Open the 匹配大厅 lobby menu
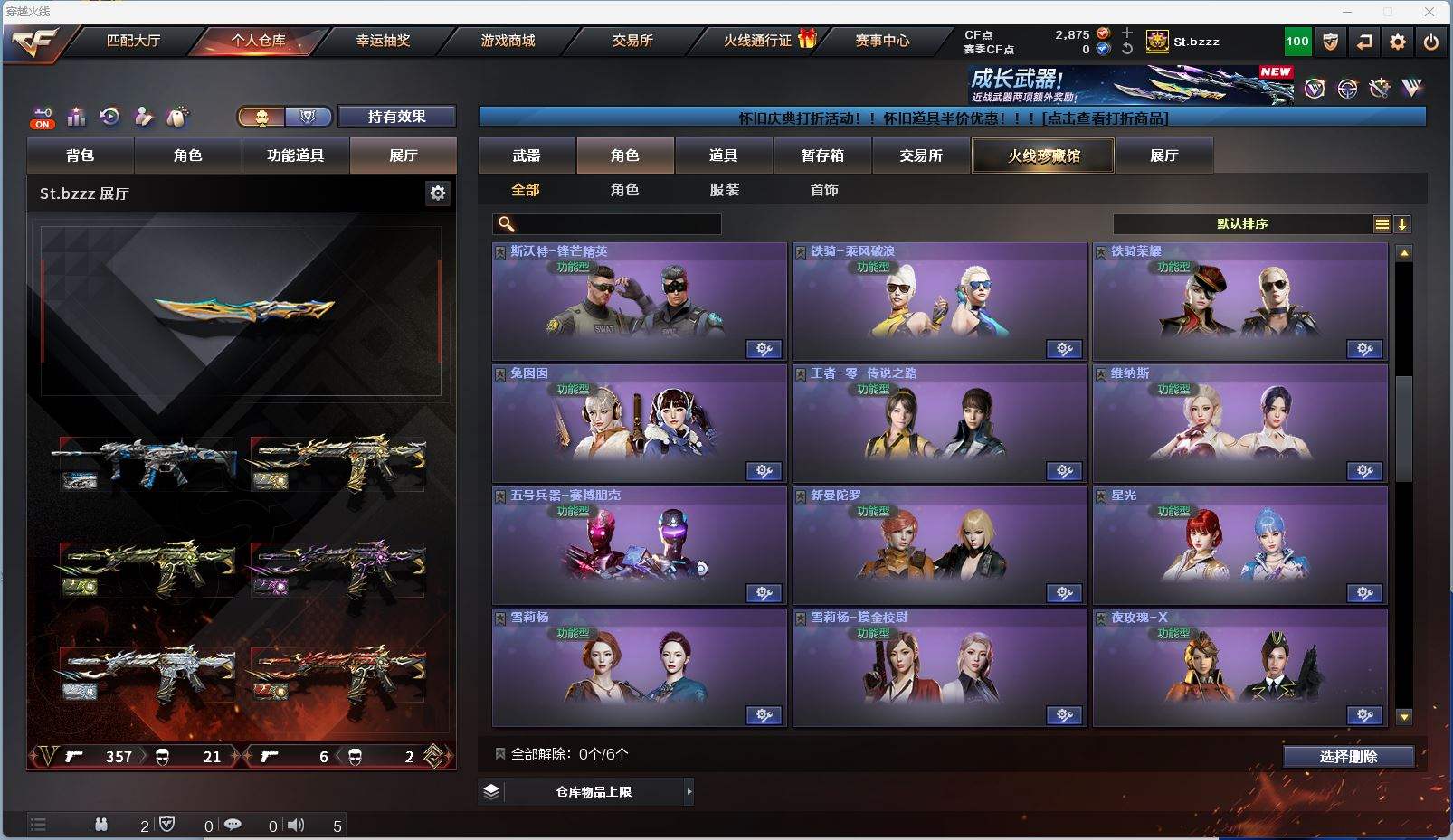Viewport: 1453px width, 840px height. (133, 41)
